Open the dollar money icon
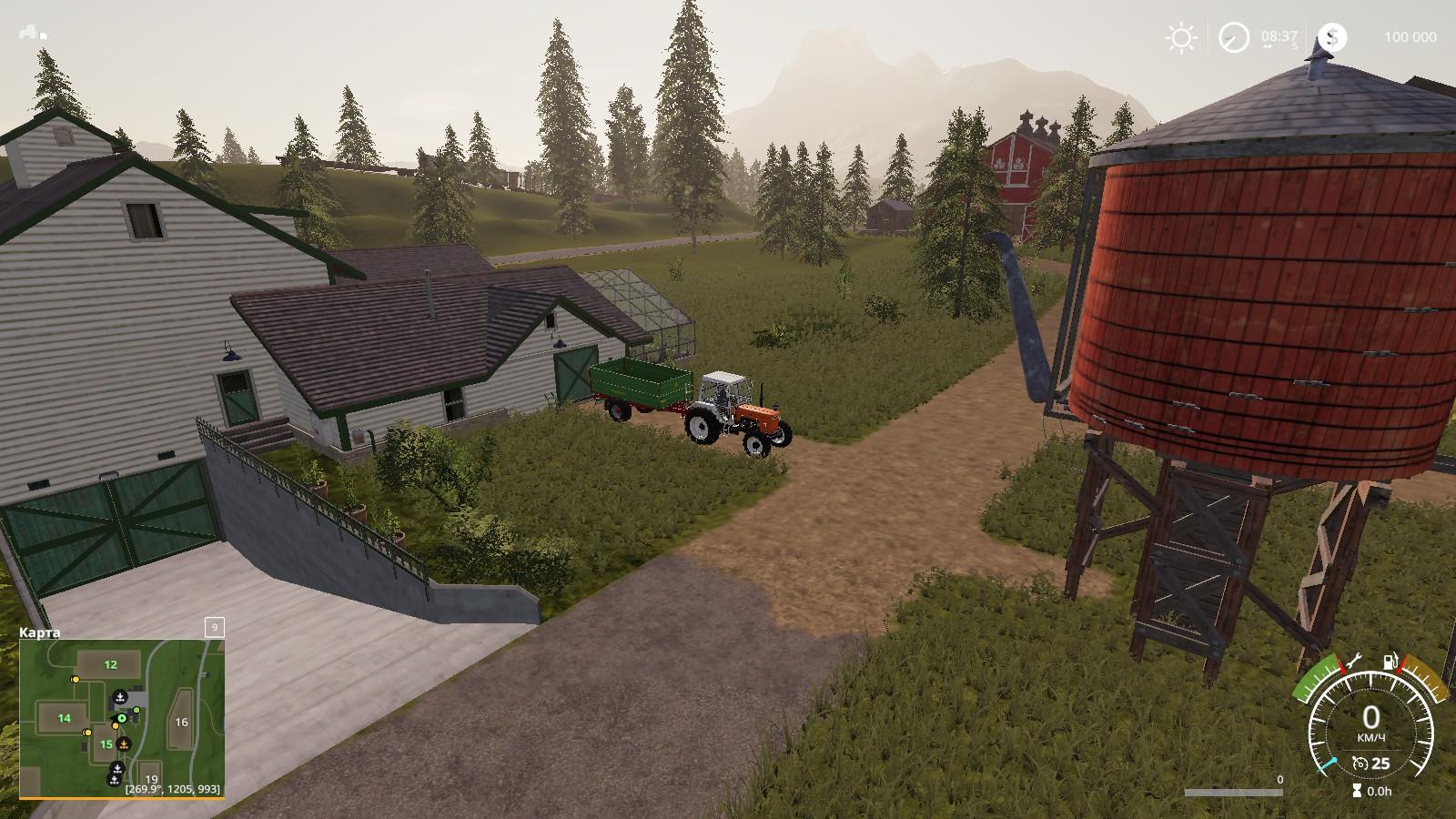This screenshot has width=1456, height=819. (x=1332, y=37)
